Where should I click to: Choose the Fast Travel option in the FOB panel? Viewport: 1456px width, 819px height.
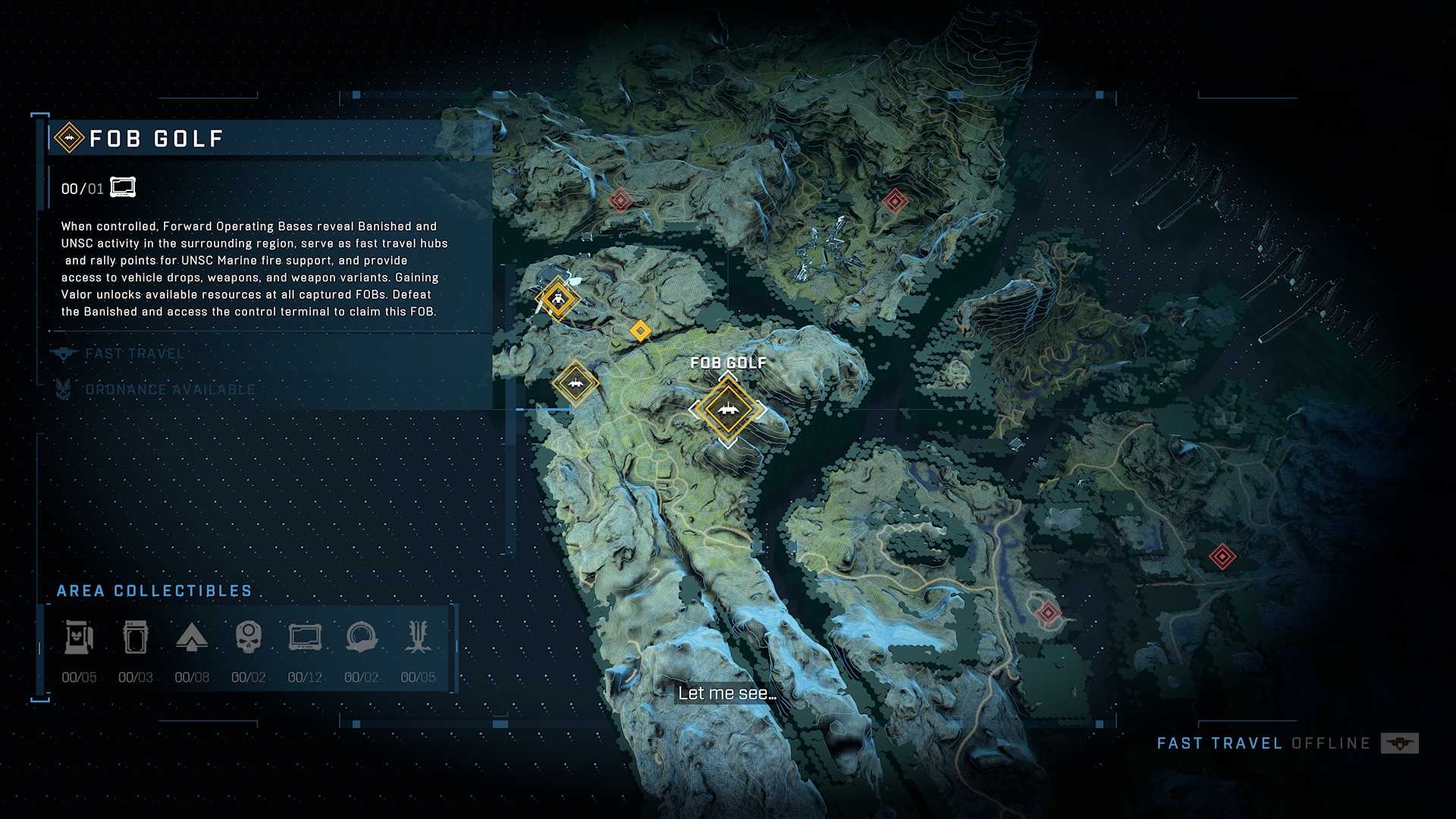pos(134,354)
